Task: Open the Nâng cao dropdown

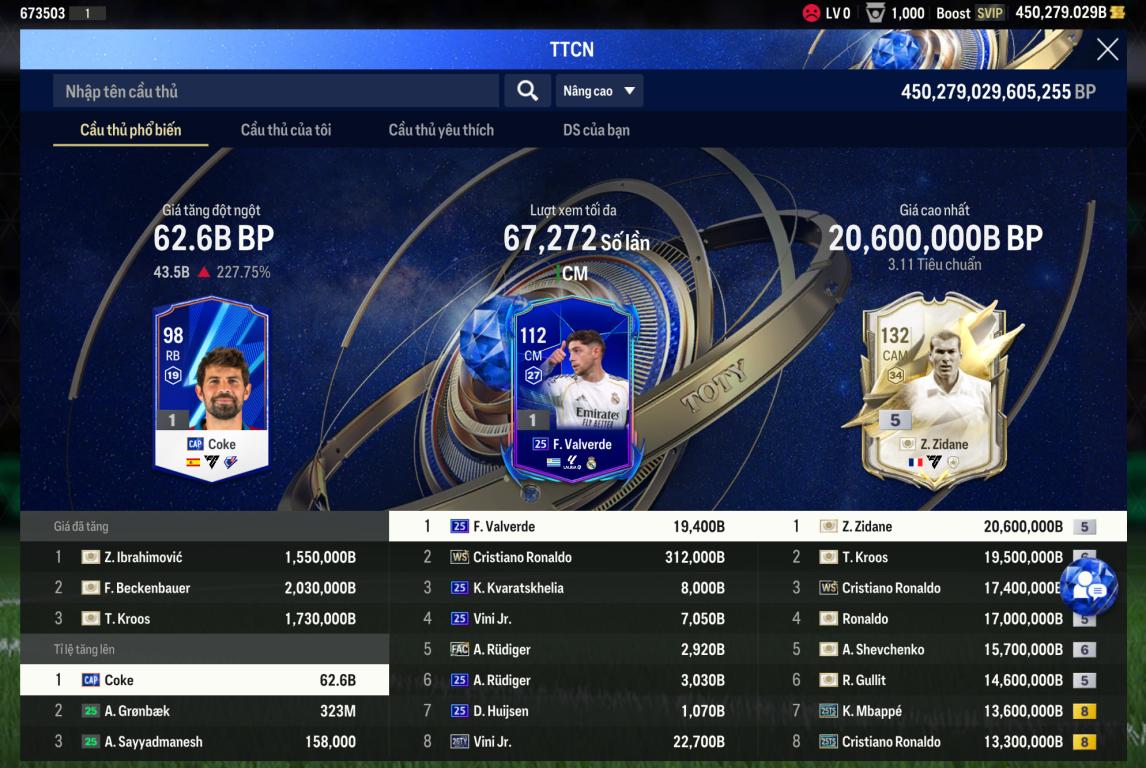Action: tap(599, 91)
